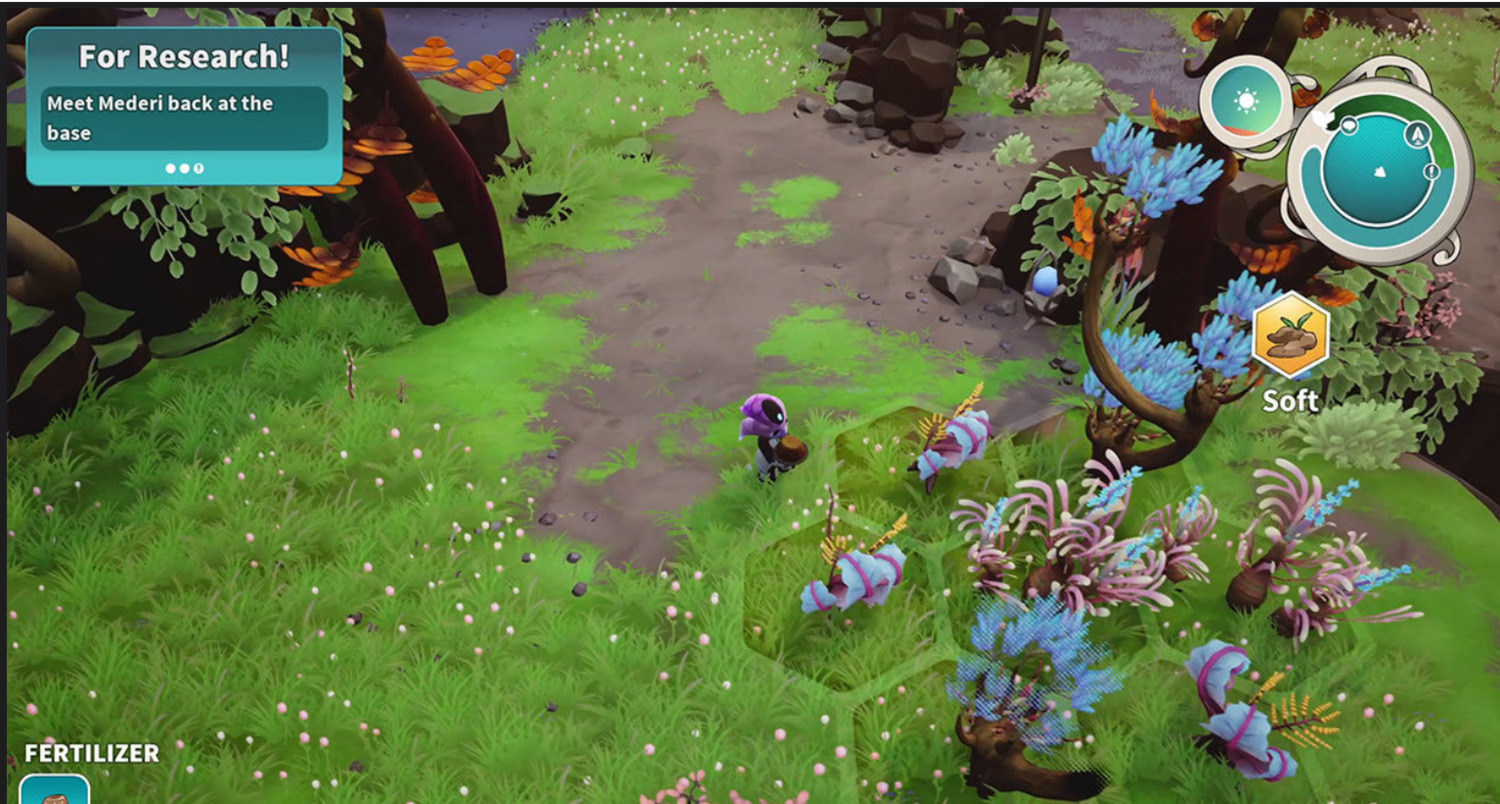Screen dimensions: 1500x804
Task: Select the Soft soil hexagon icon
Action: click(x=1290, y=336)
